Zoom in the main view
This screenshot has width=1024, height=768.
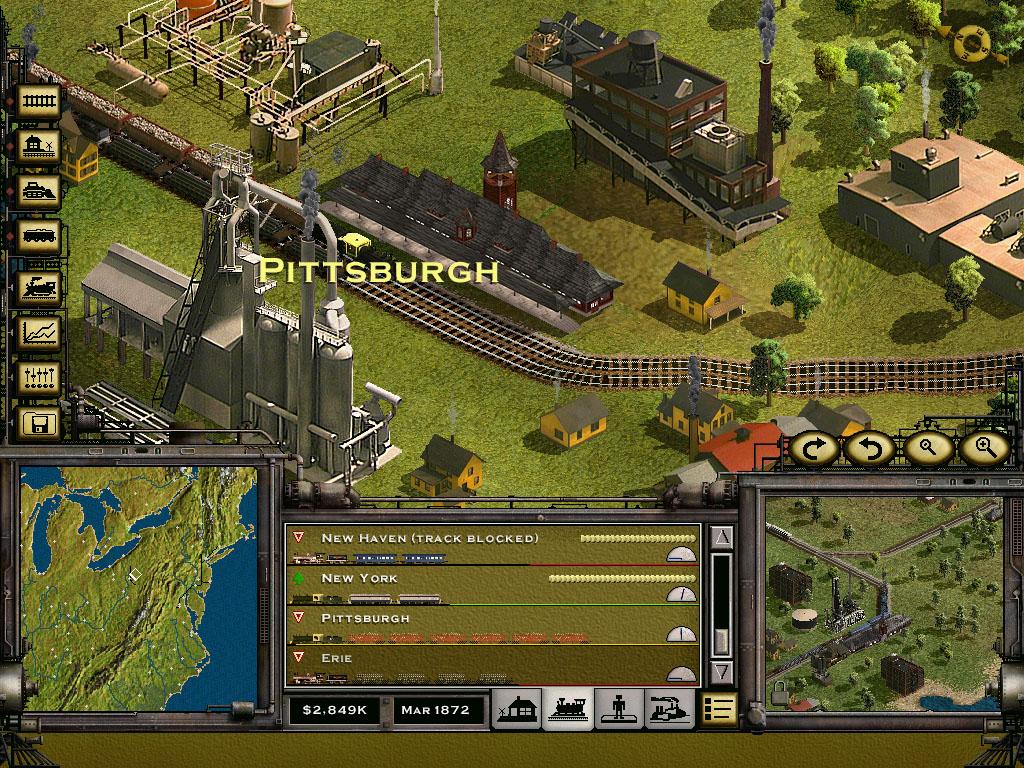pos(985,448)
